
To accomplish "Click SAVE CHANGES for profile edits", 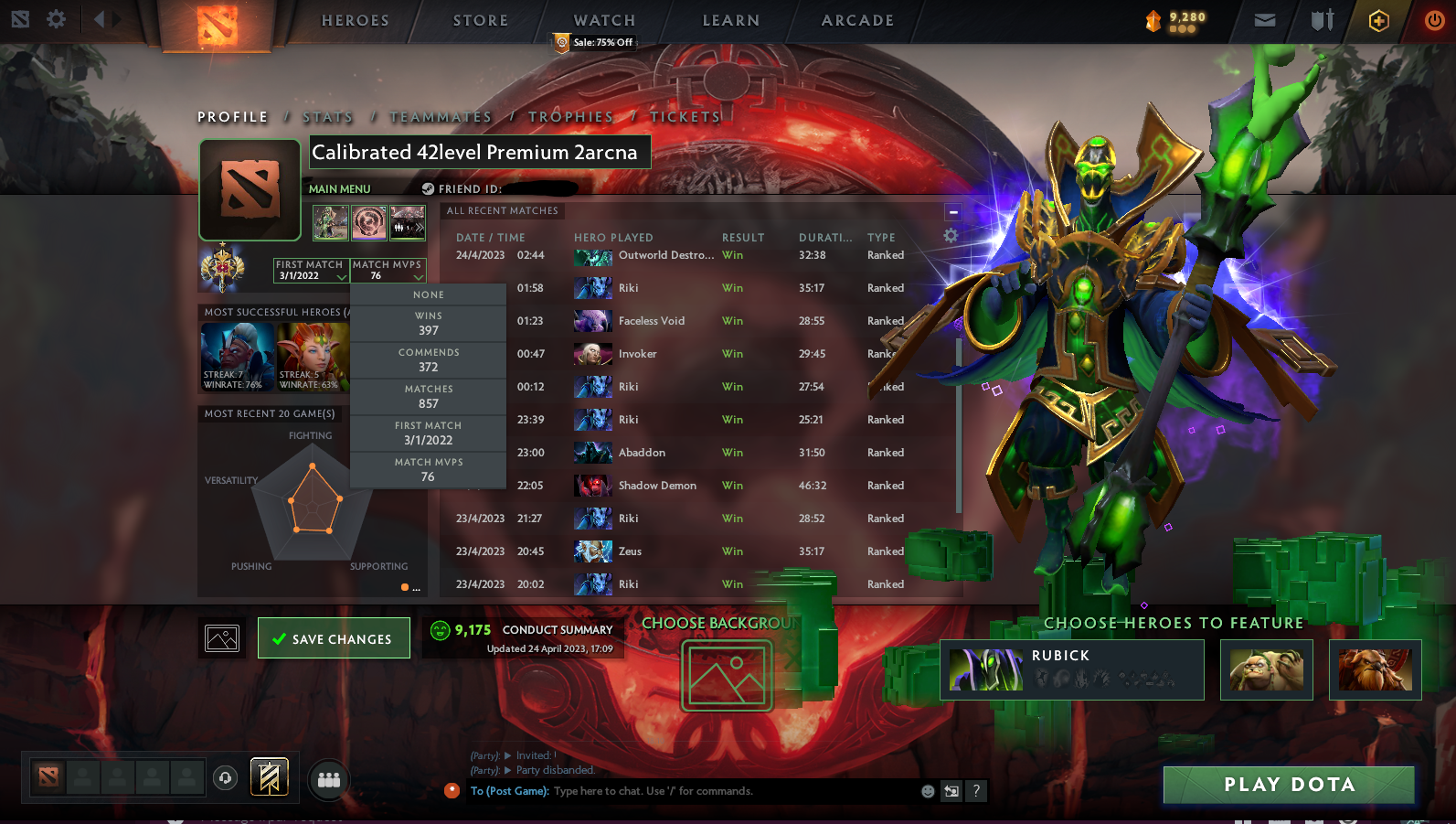I will (334, 637).
